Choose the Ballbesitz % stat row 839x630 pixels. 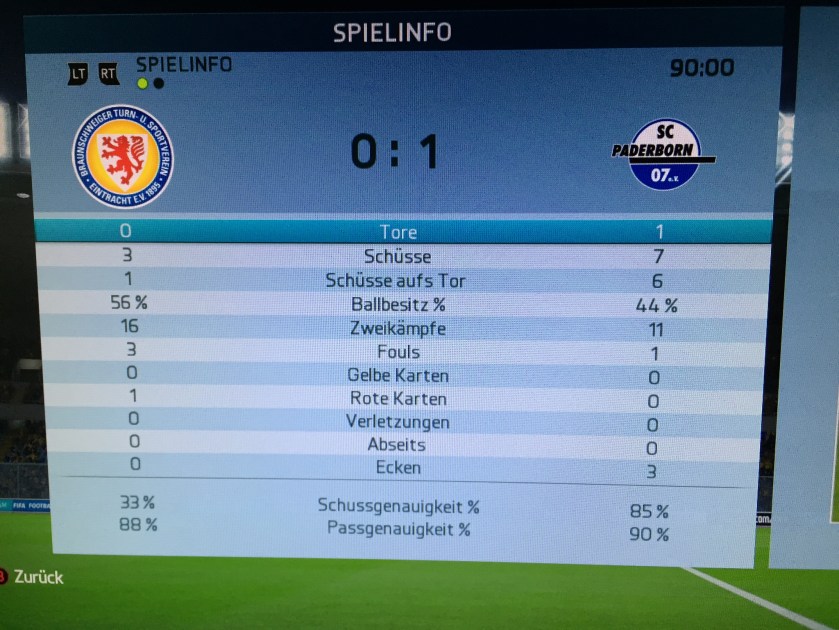396,305
